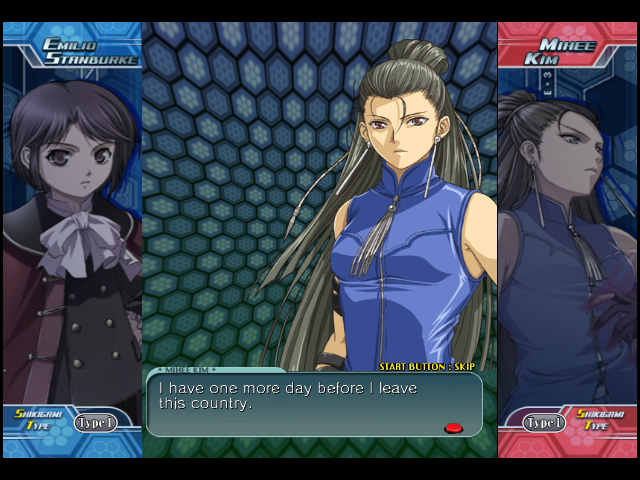Advance the Mihee Kim dialogue text box
640x480 pixels.
pyautogui.click(x=314, y=403)
